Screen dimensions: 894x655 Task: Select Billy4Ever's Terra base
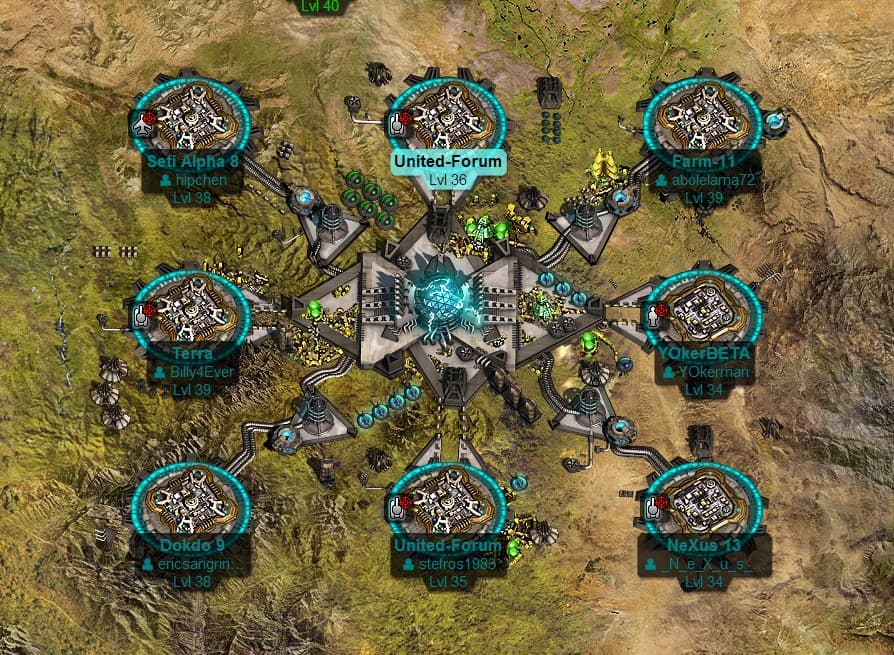point(192,312)
